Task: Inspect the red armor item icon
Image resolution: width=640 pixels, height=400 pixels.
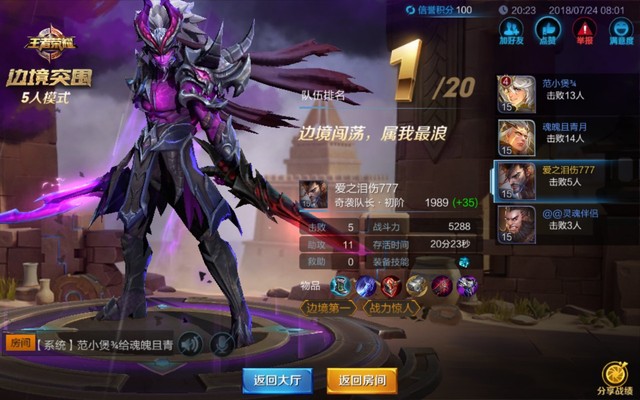Action: [x=392, y=287]
